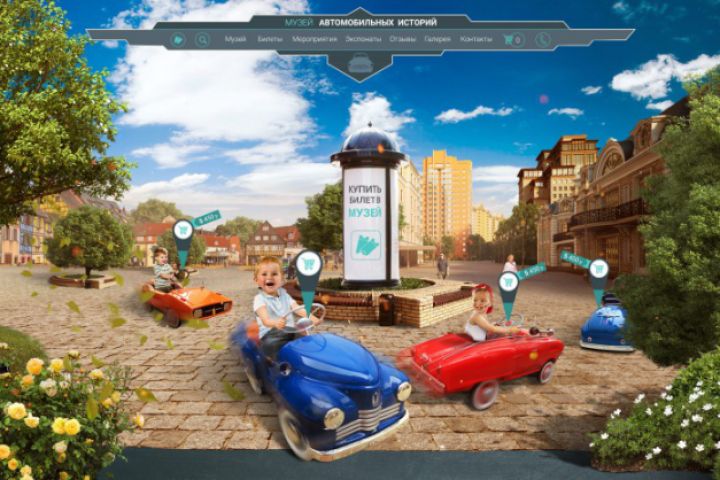Click the phone call icon
This screenshot has height=480, width=720.
click(542, 40)
